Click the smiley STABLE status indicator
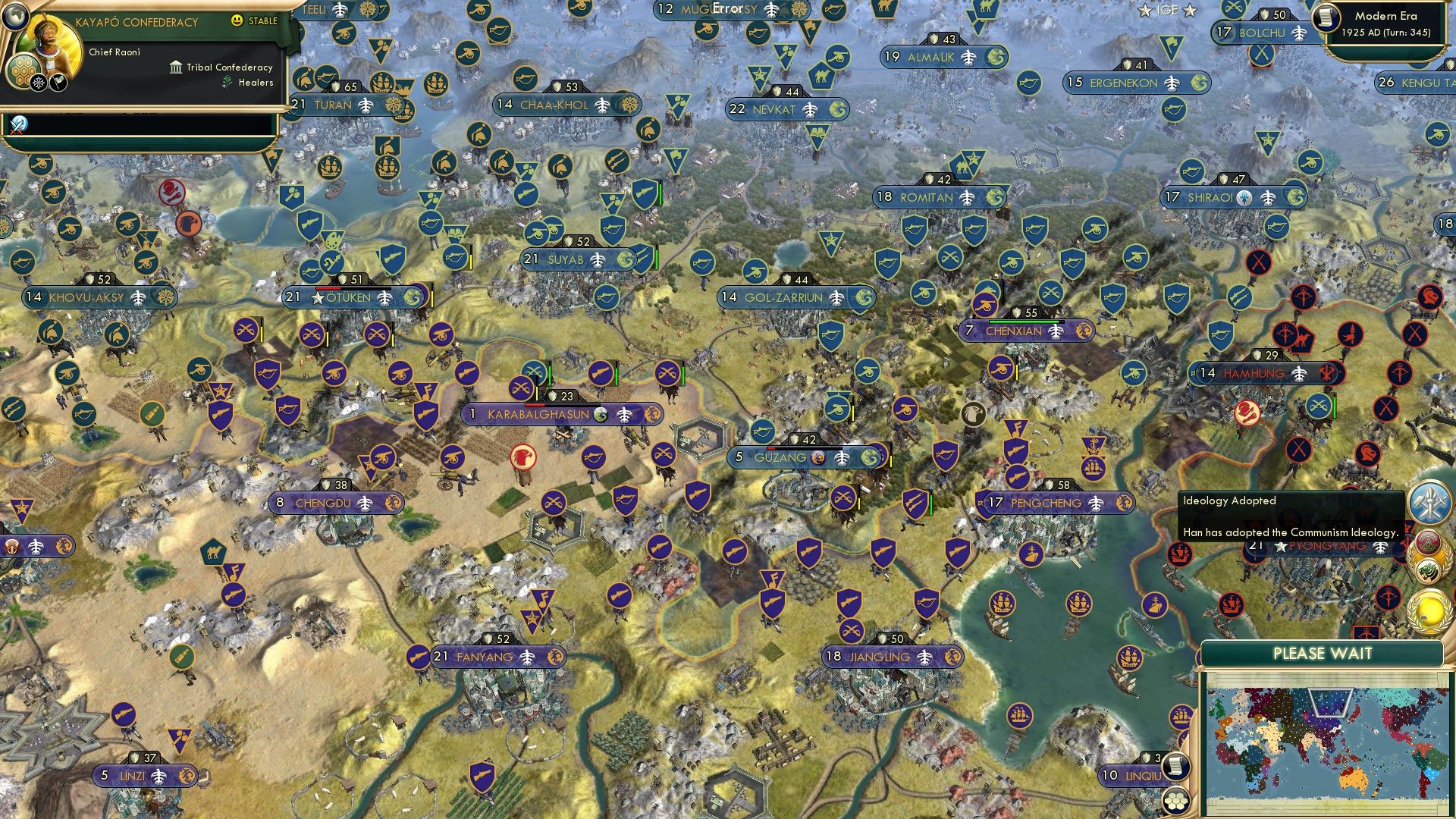Screen dimensions: 1456x819 pos(237,20)
